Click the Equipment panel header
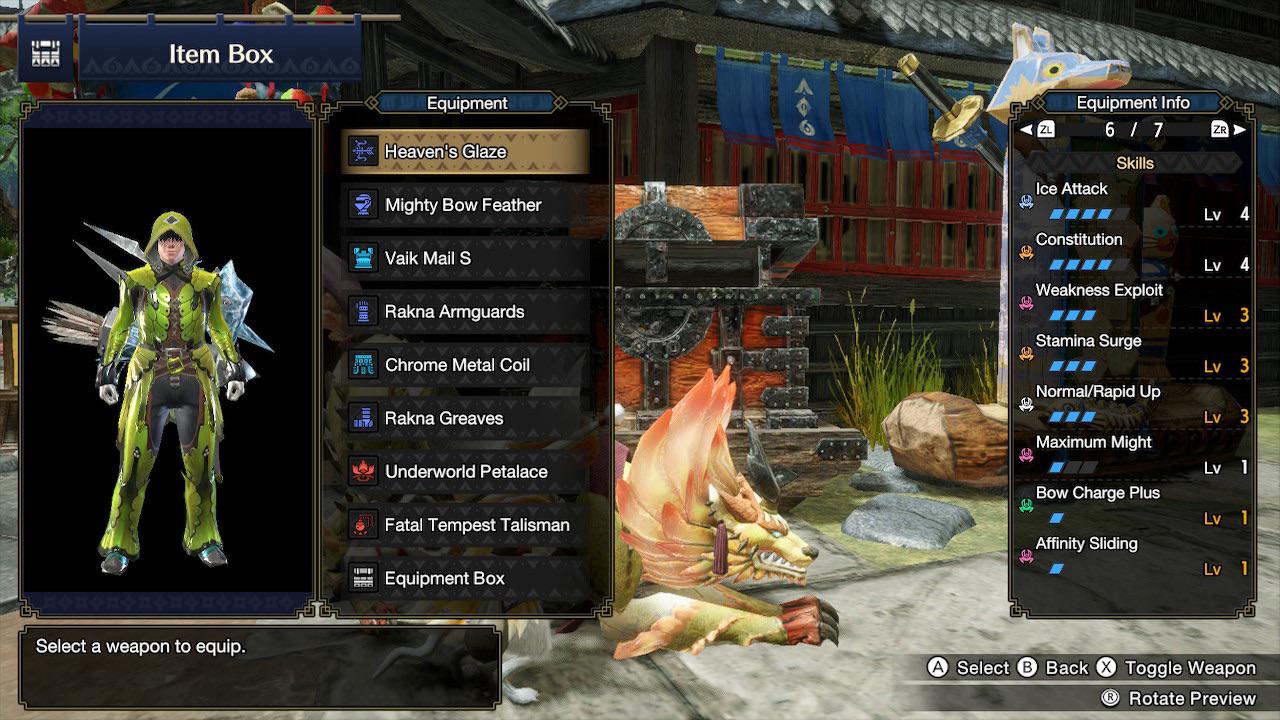Image resolution: width=1280 pixels, height=720 pixels. pos(467,103)
